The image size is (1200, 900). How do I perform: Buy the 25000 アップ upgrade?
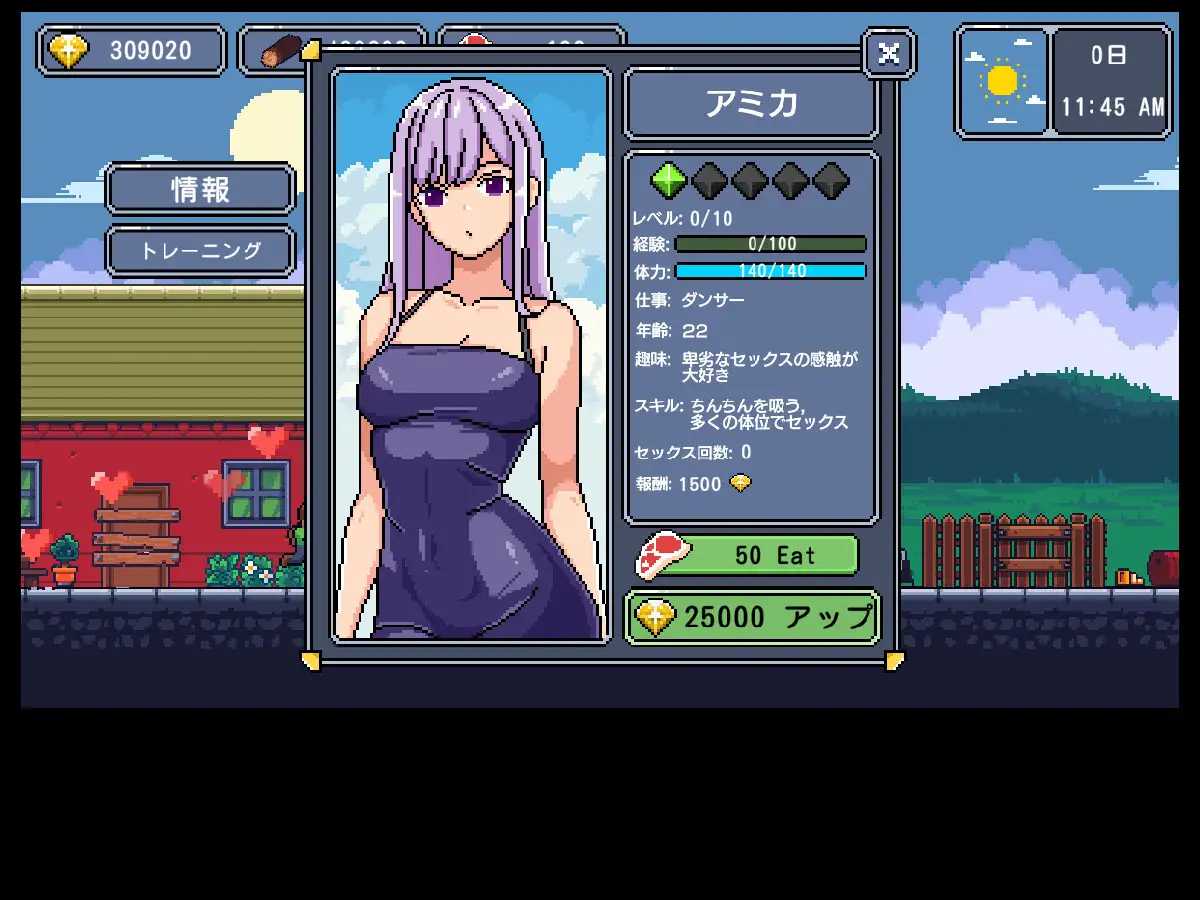[752, 617]
